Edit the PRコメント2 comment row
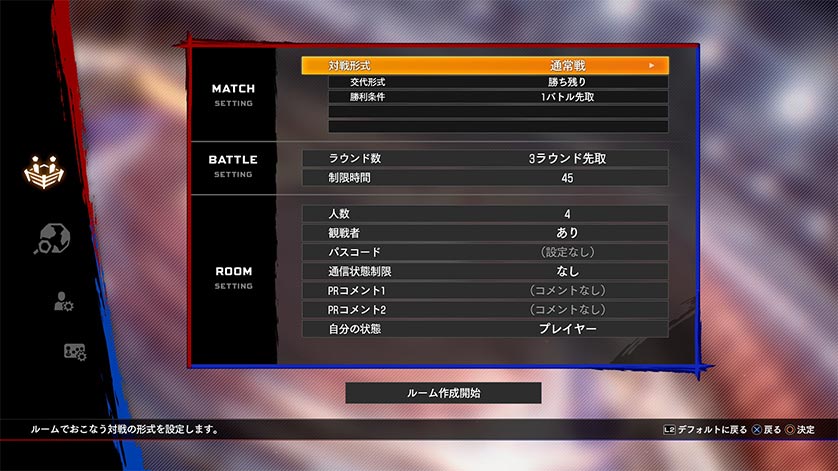The width and height of the screenshot is (838, 471). [484, 309]
